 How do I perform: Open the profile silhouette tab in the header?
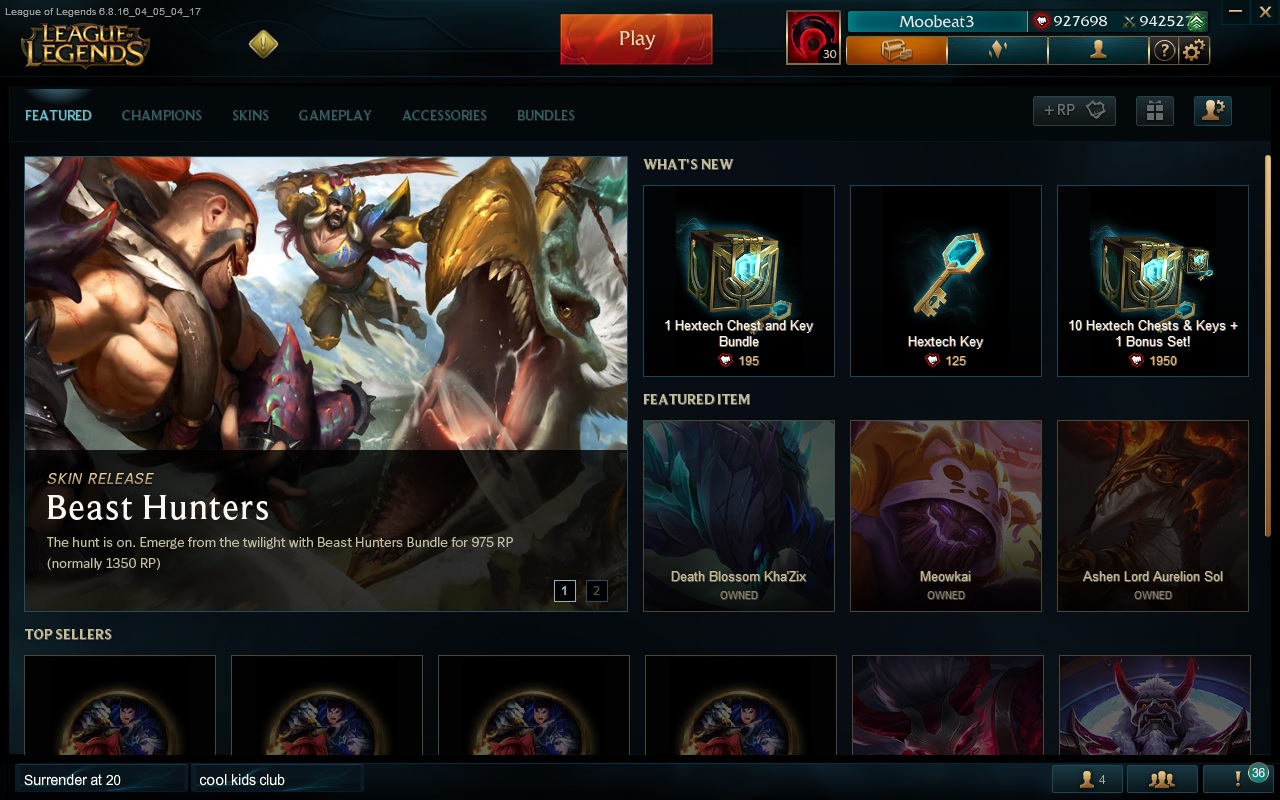tap(1098, 50)
